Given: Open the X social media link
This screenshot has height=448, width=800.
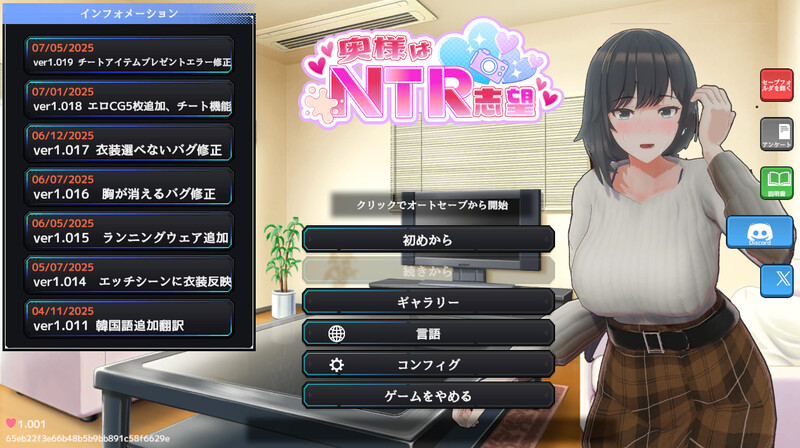Looking at the screenshot, I should click(x=775, y=280).
